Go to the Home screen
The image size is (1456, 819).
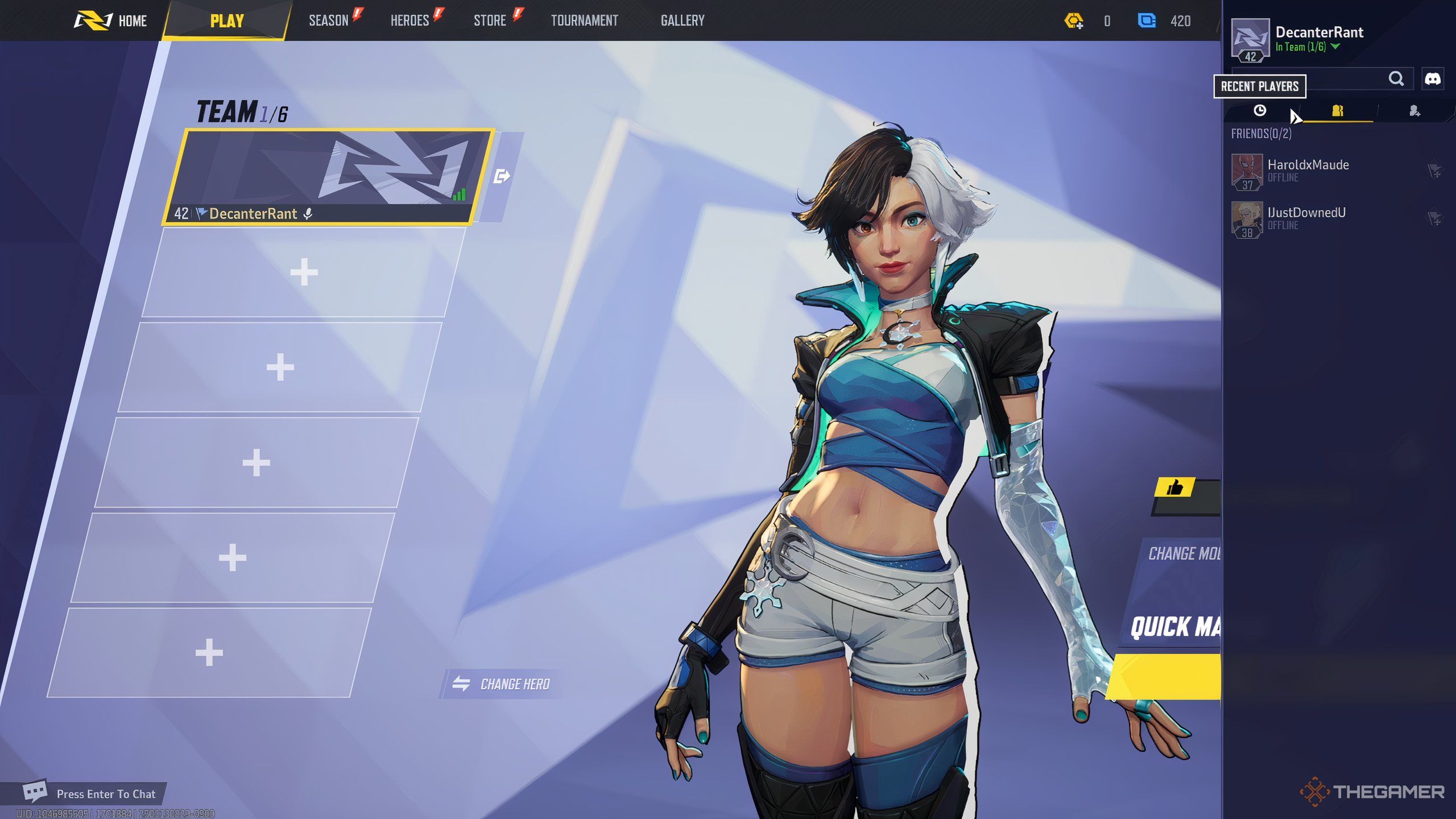(x=111, y=21)
